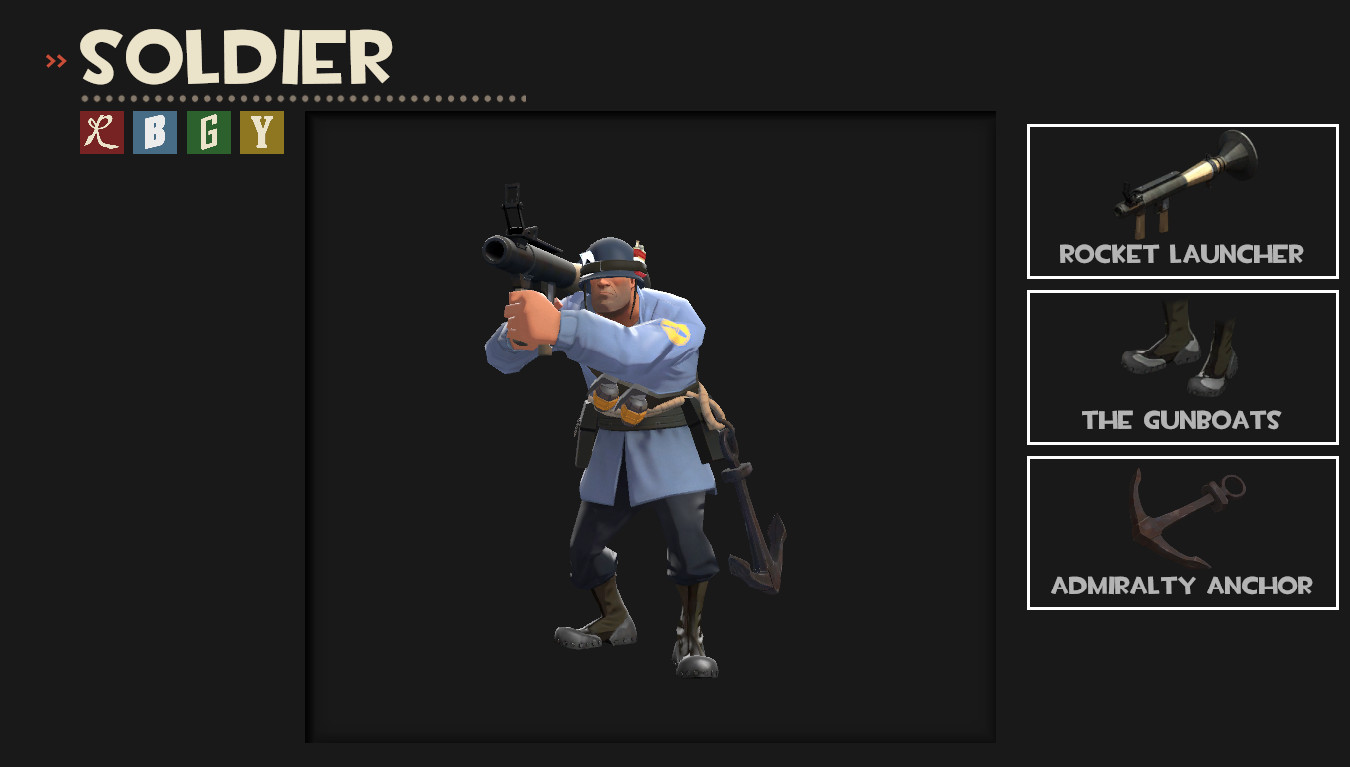Open THE GUNBOATS item slot
Image resolution: width=1350 pixels, height=767 pixels.
point(1182,366)
